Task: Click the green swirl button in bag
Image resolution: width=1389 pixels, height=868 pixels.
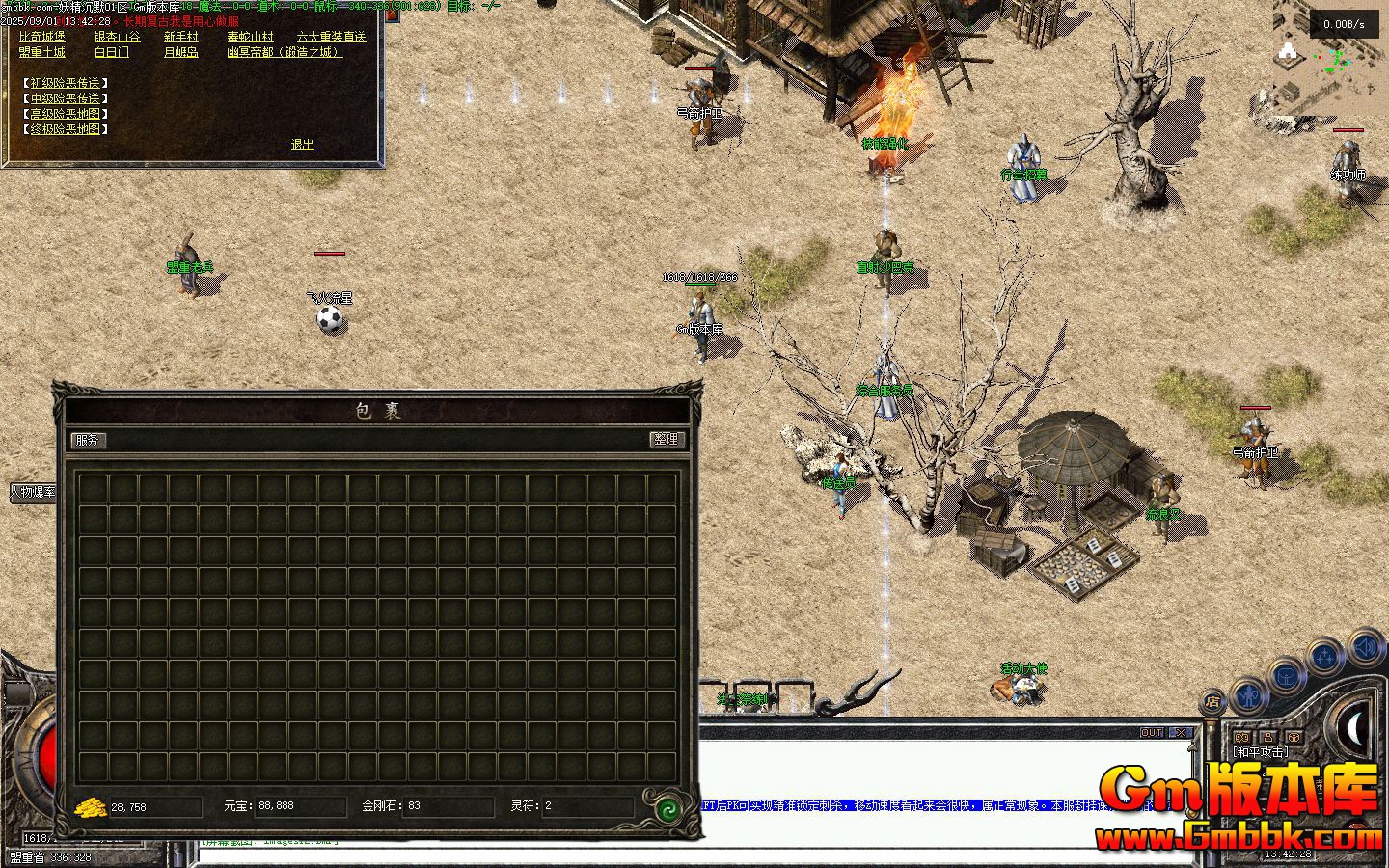Action: (667, 808)
